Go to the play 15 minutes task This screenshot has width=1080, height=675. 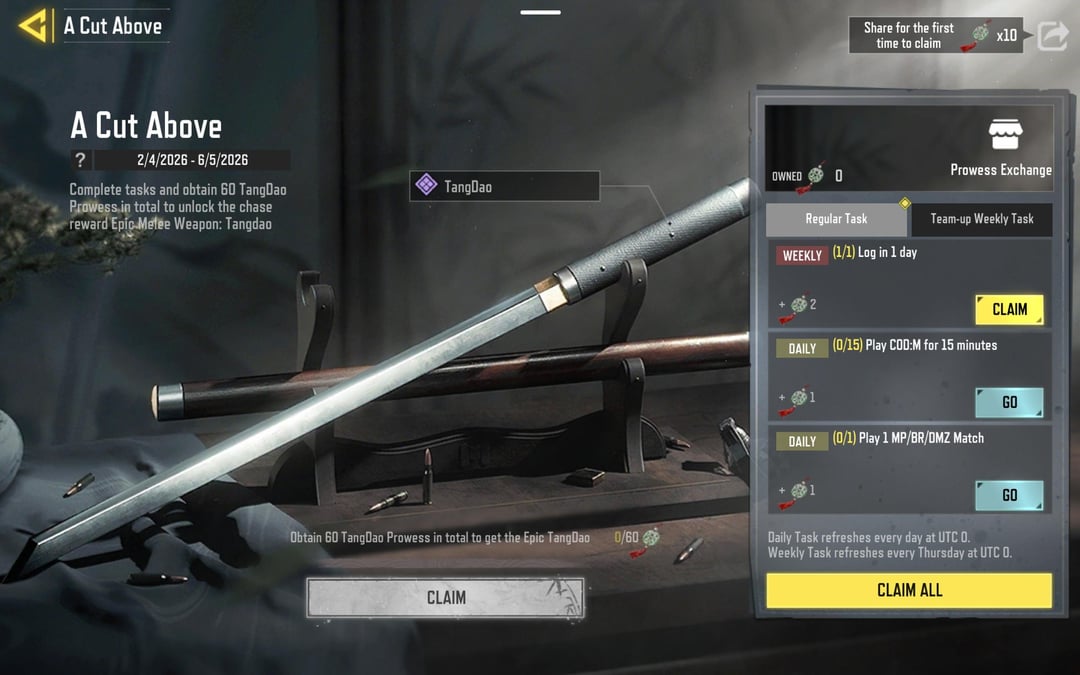coord(1009,402)
